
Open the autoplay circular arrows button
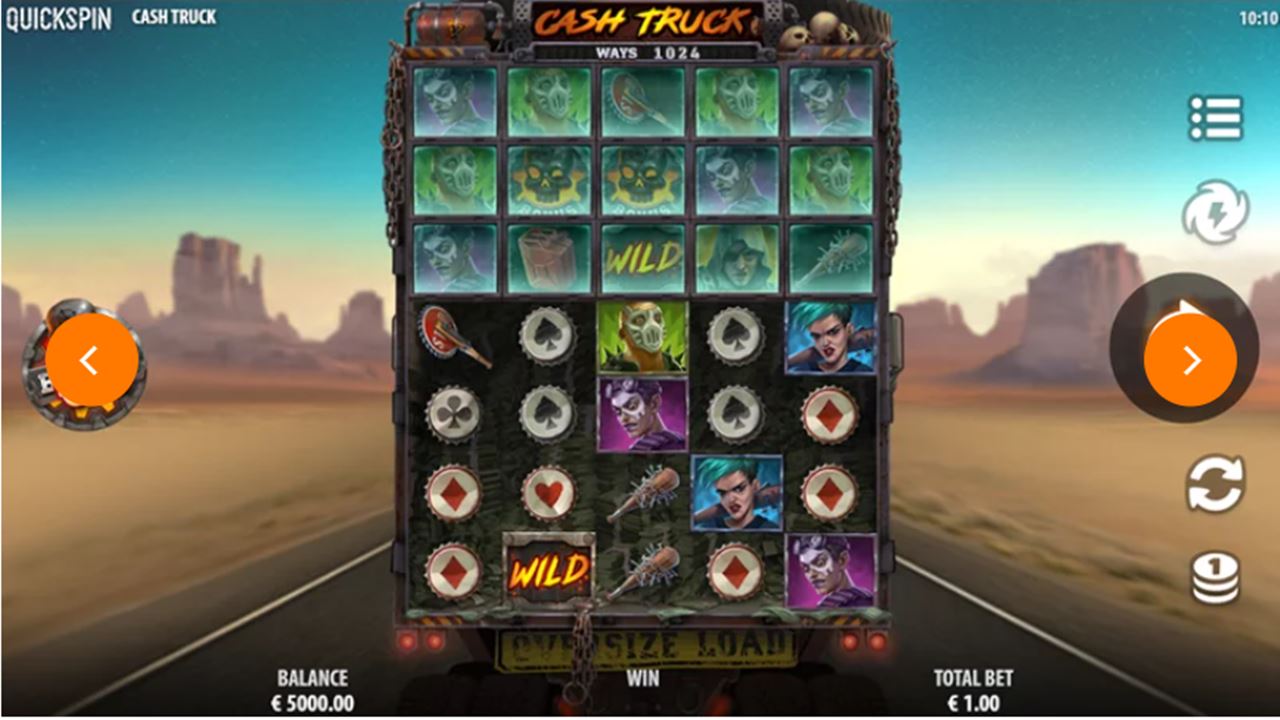1215,484
